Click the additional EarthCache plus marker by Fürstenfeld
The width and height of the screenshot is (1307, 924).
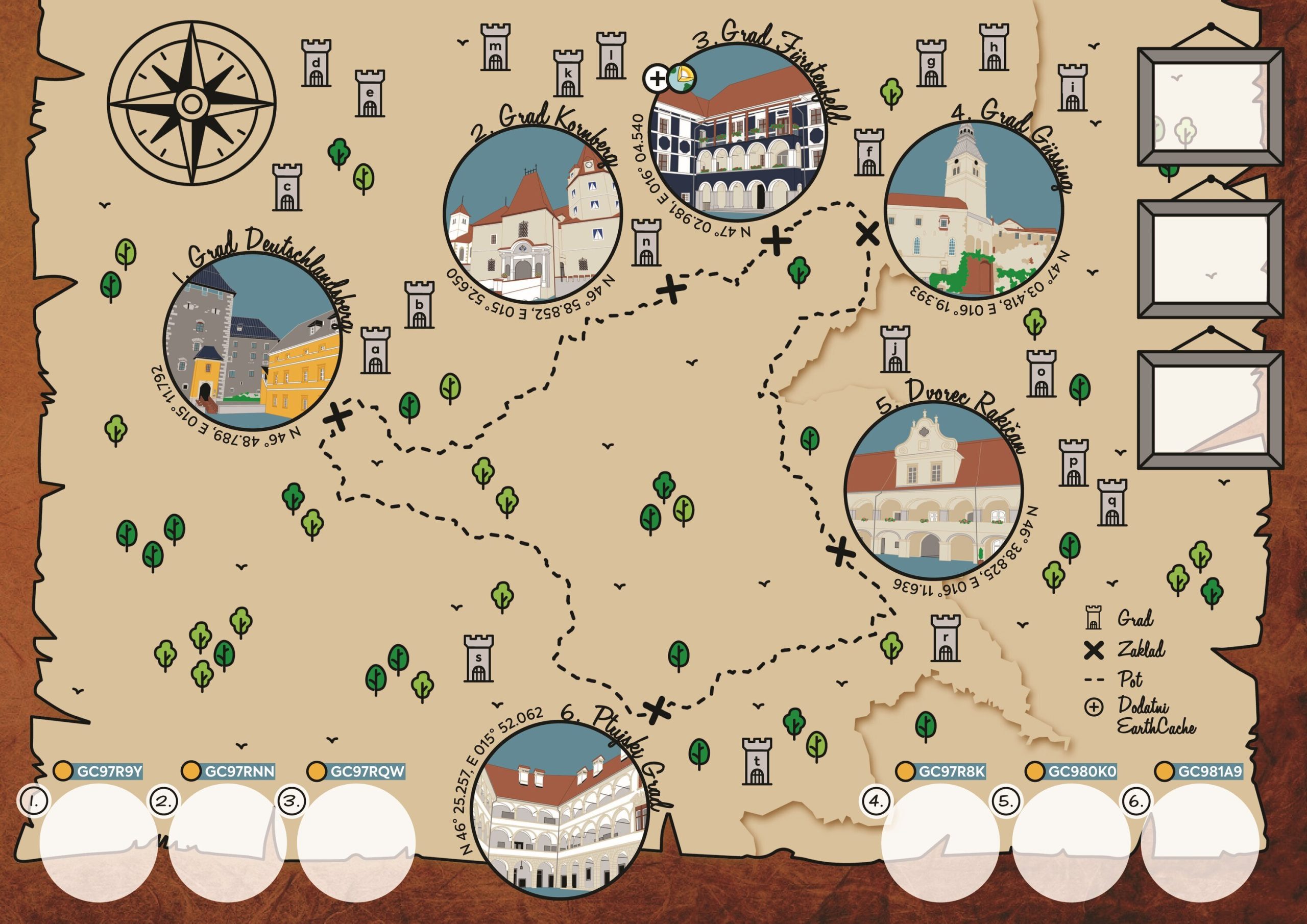coord(657,79)
